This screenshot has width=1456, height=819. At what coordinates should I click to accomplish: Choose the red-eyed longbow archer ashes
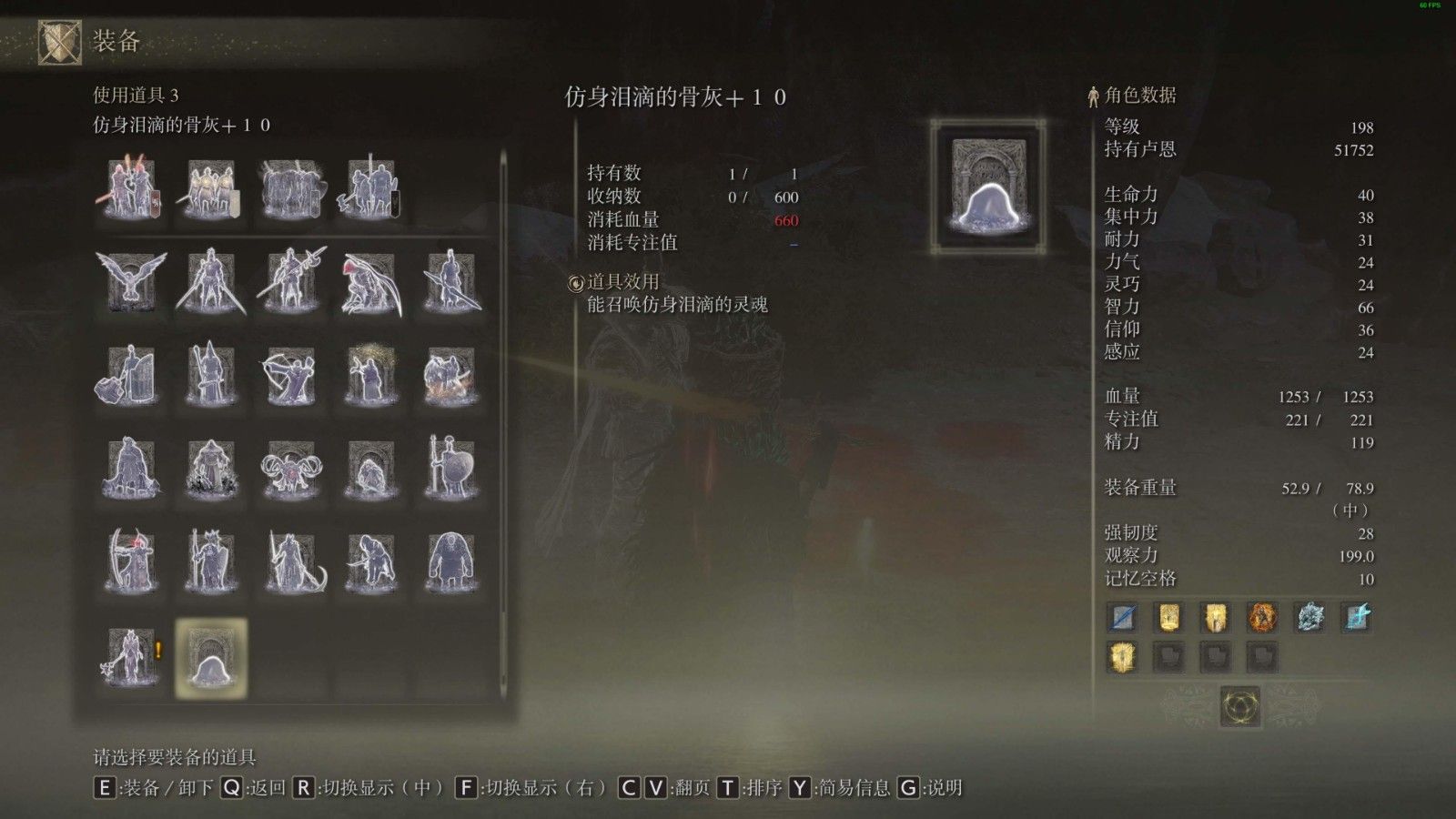(x=129, y=561)
